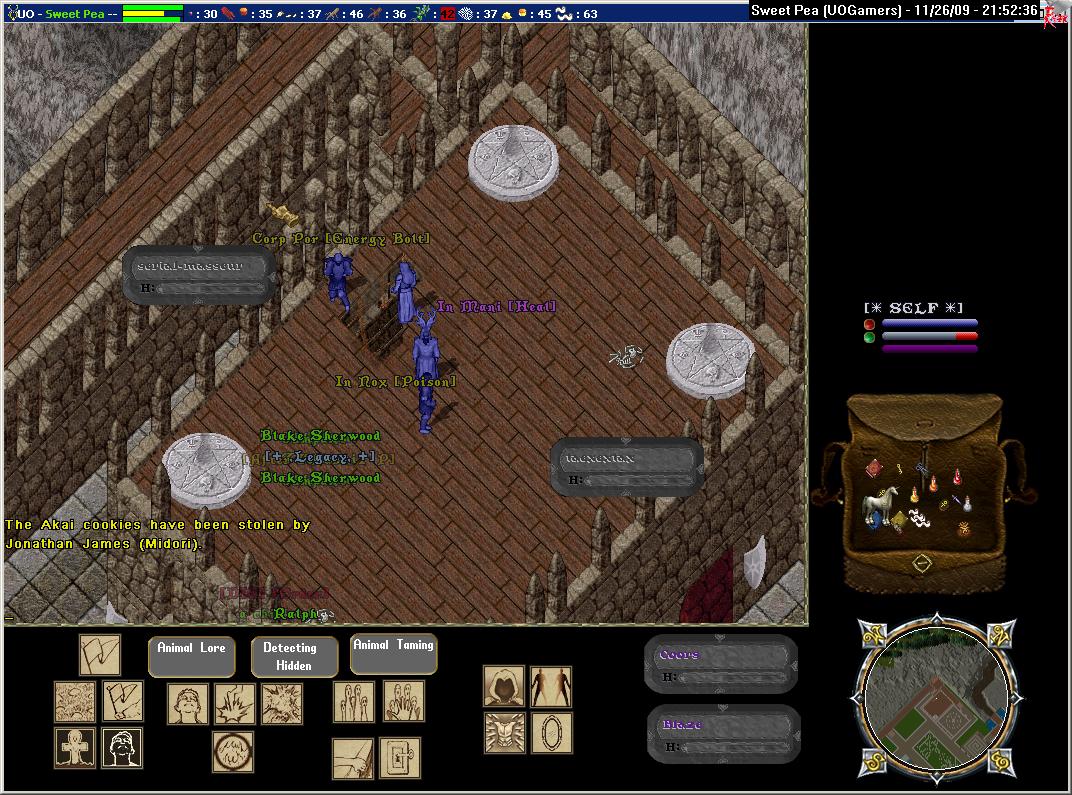
Task: Cast the oval mirror spell icon
Action: coord(550,732)
